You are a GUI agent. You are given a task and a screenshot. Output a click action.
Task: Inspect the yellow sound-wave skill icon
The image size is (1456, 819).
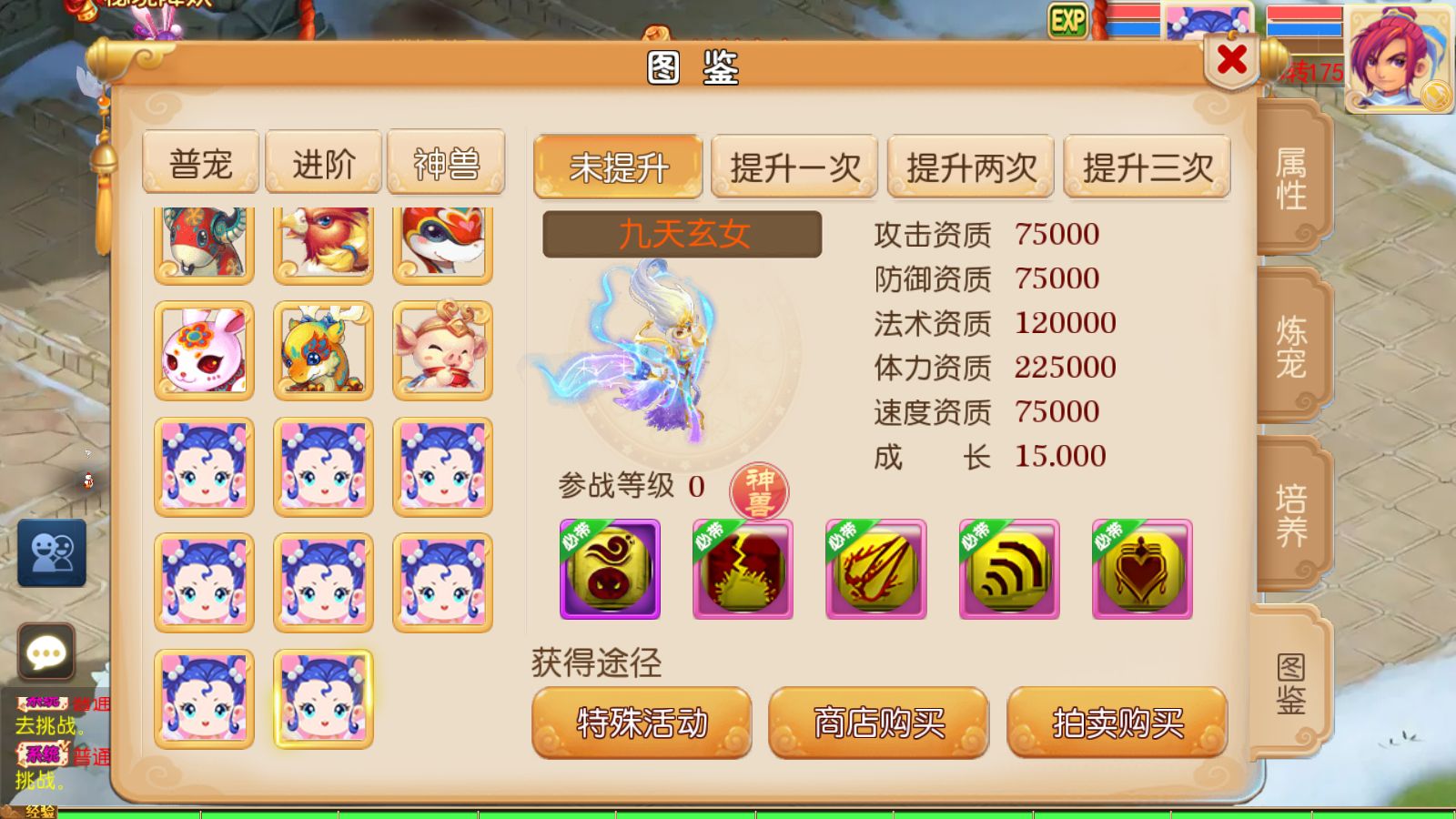(x=1007, y=569)
